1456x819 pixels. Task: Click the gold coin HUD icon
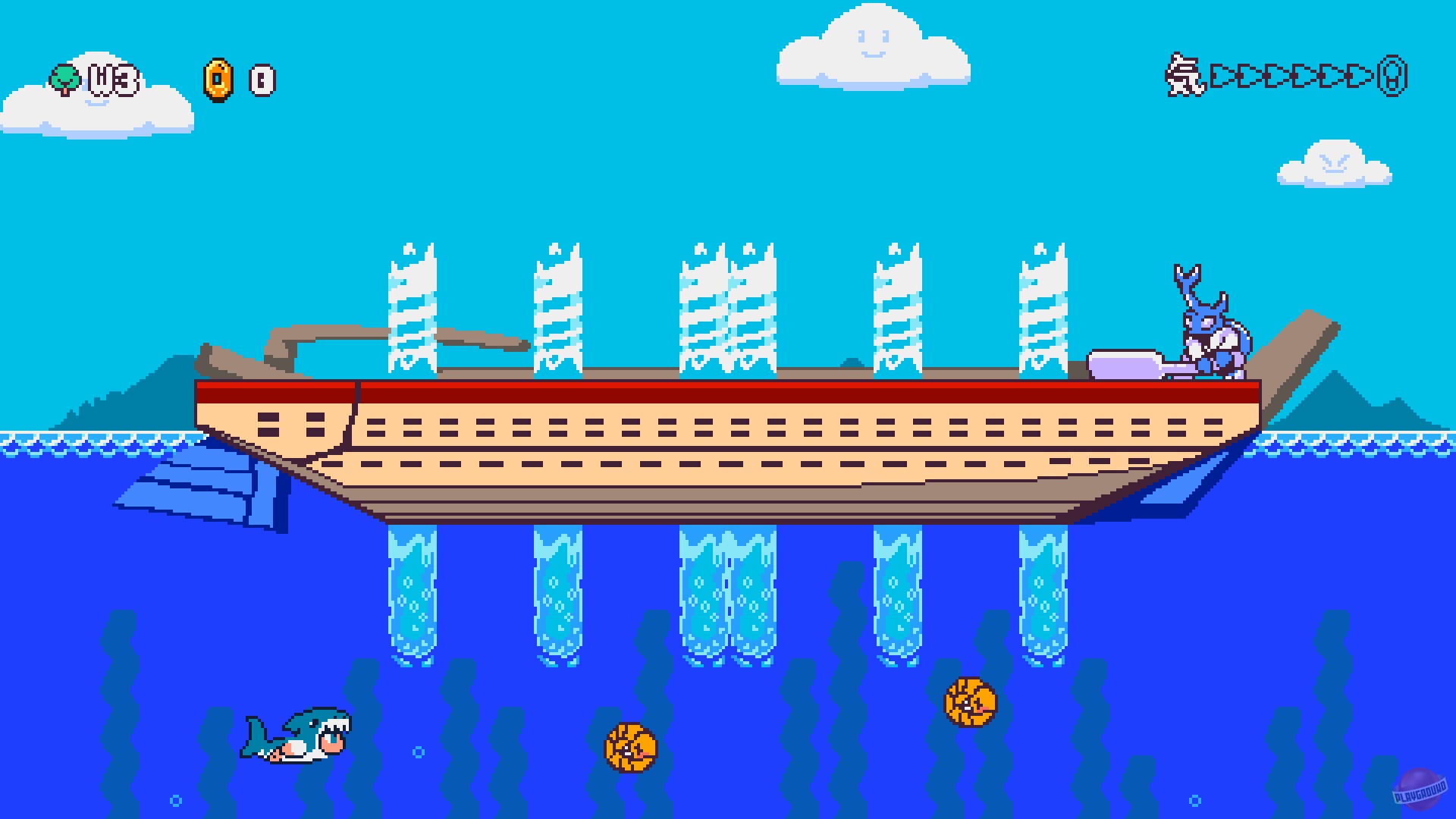(218, 78)
